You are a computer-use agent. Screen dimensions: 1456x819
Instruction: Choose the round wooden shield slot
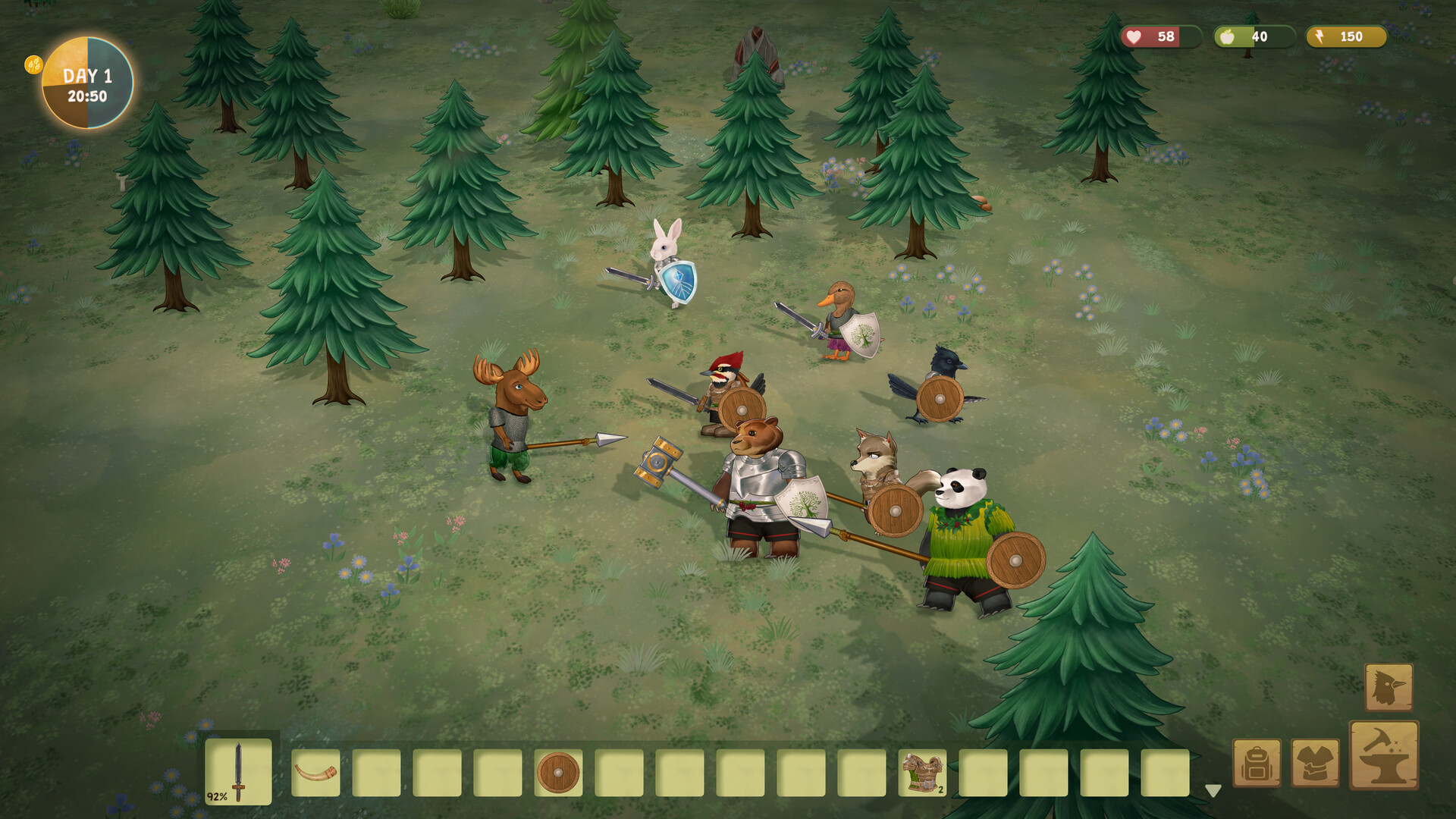(558, 773)
